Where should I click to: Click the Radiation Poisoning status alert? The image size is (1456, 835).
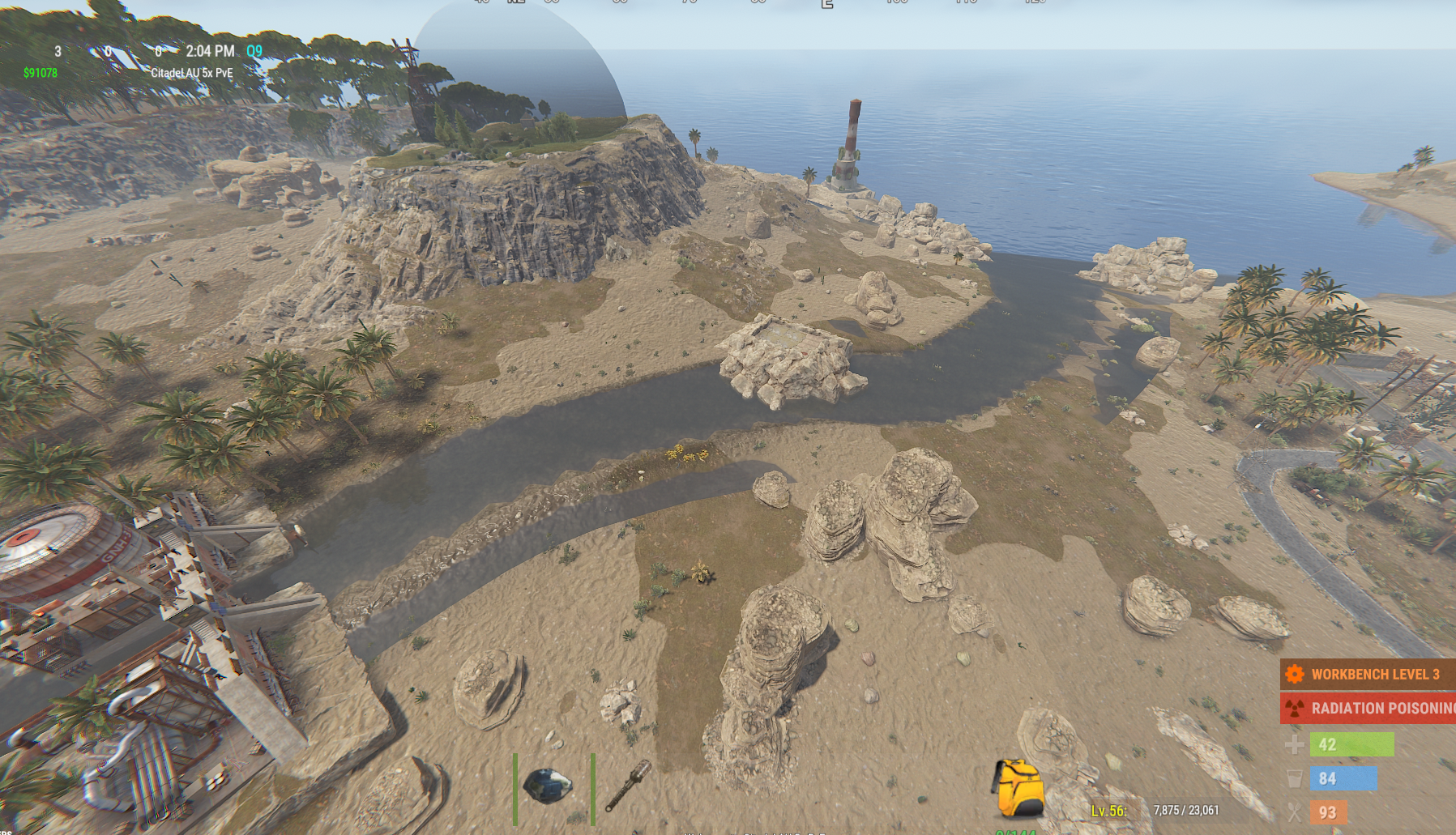coord(1369,708)
